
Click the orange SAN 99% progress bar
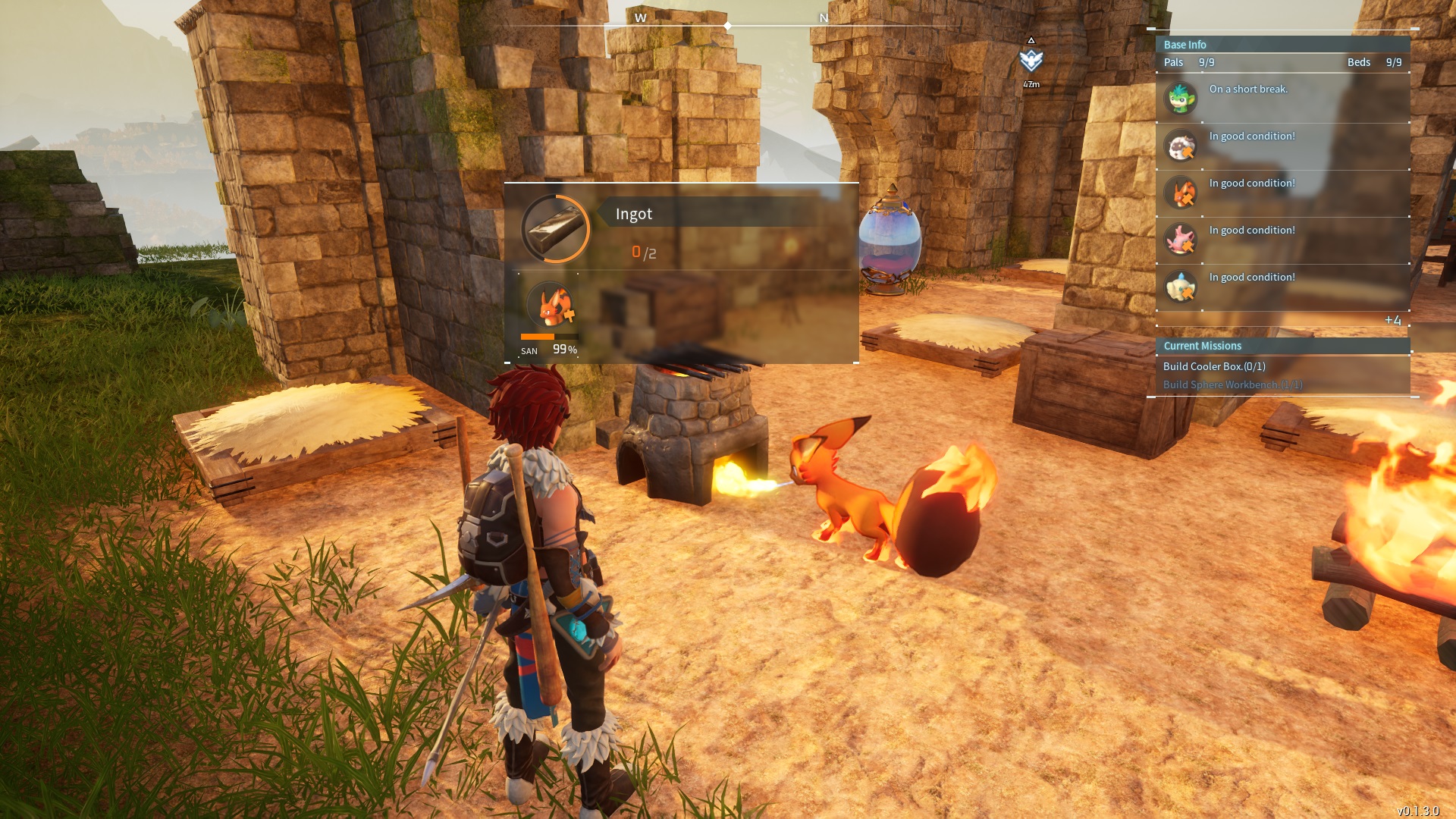coord(548,338)
